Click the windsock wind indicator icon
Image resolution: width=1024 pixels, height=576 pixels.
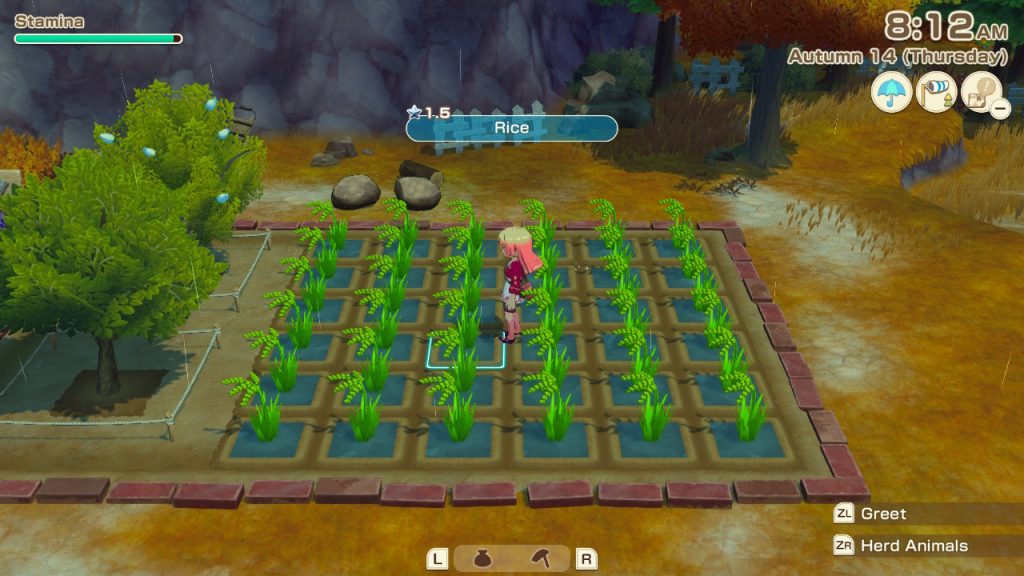[937, 93]
